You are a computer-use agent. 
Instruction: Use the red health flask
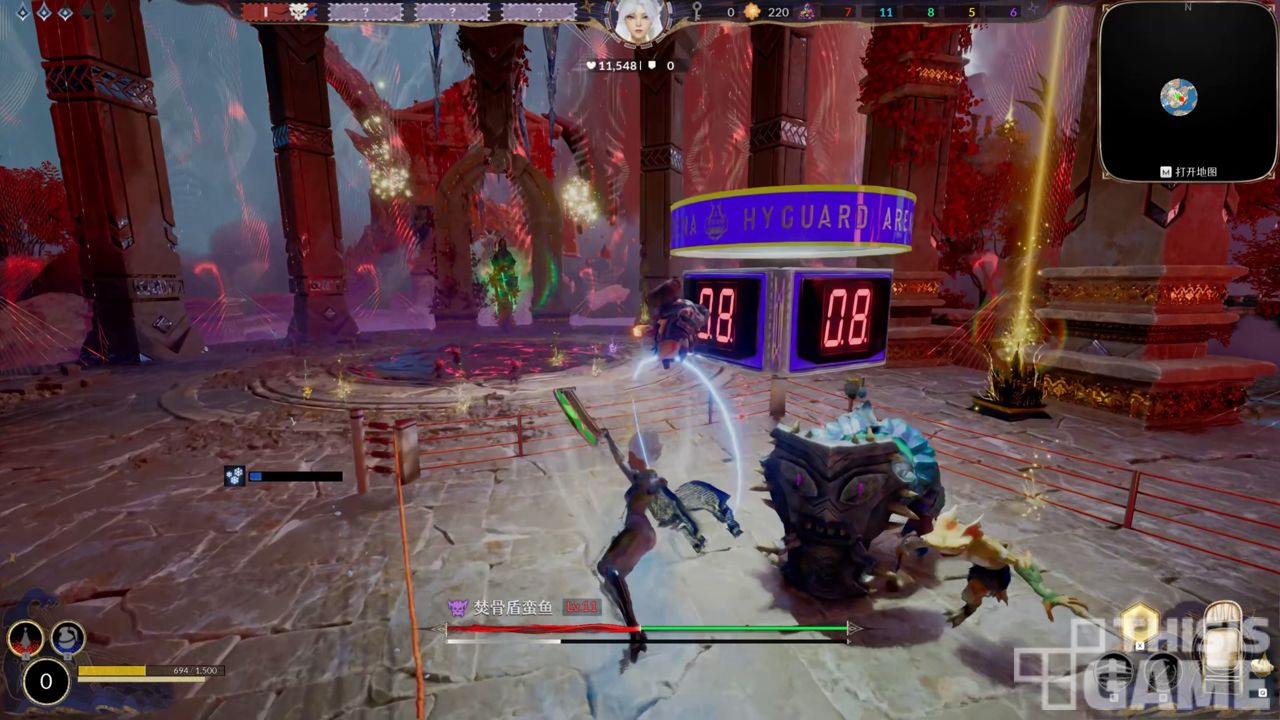click(x=25, y=637)
